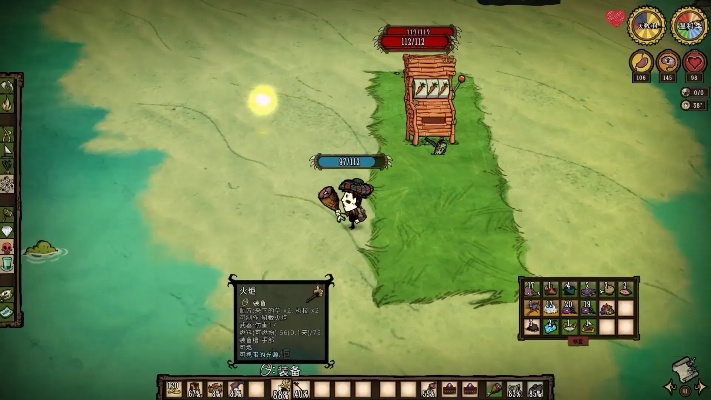This screenshot has width=711, height=400.
Task: Click the stomach hunger badge
Action: point(640,64)
